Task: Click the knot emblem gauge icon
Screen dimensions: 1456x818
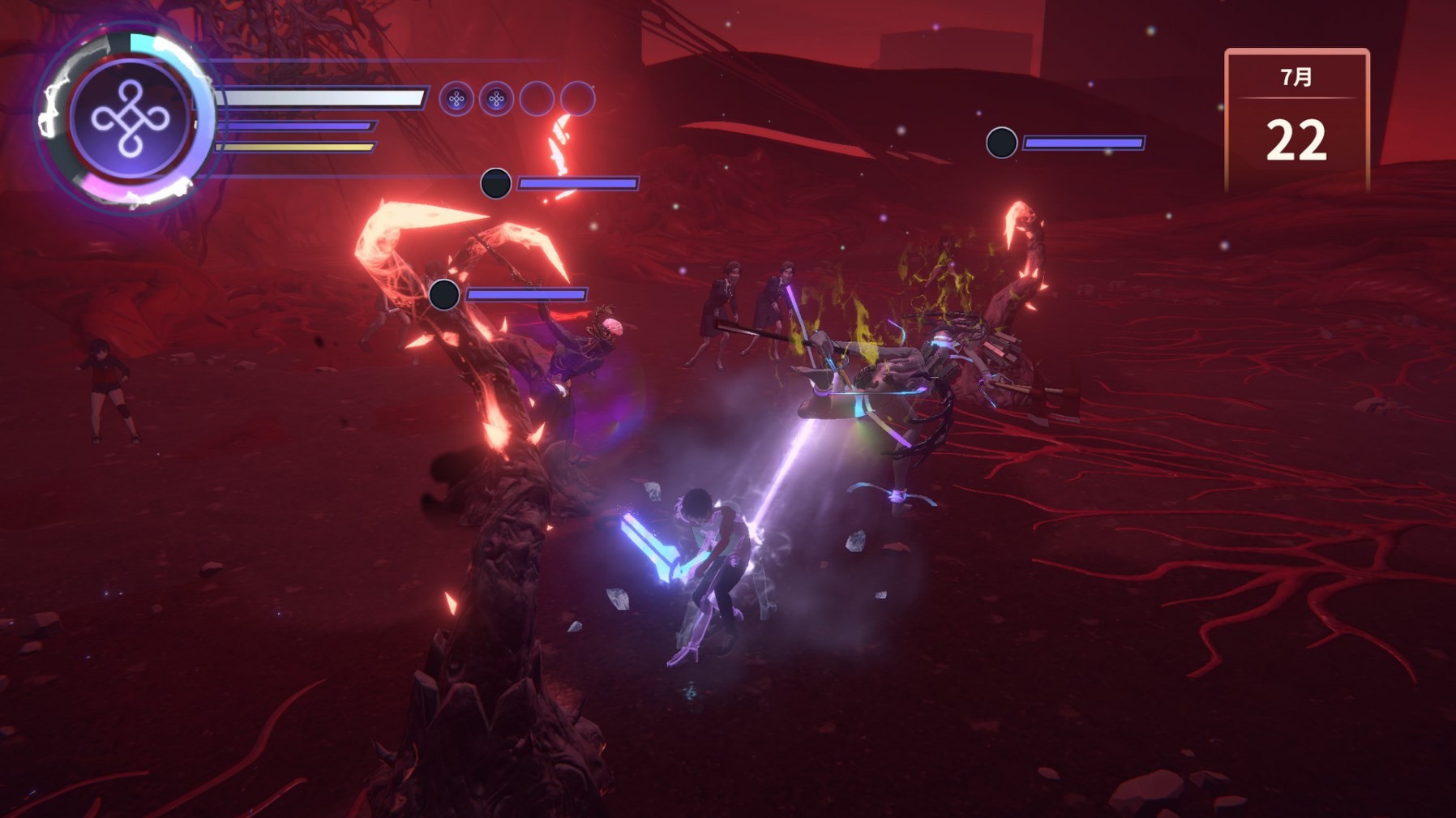Action: 131,118
